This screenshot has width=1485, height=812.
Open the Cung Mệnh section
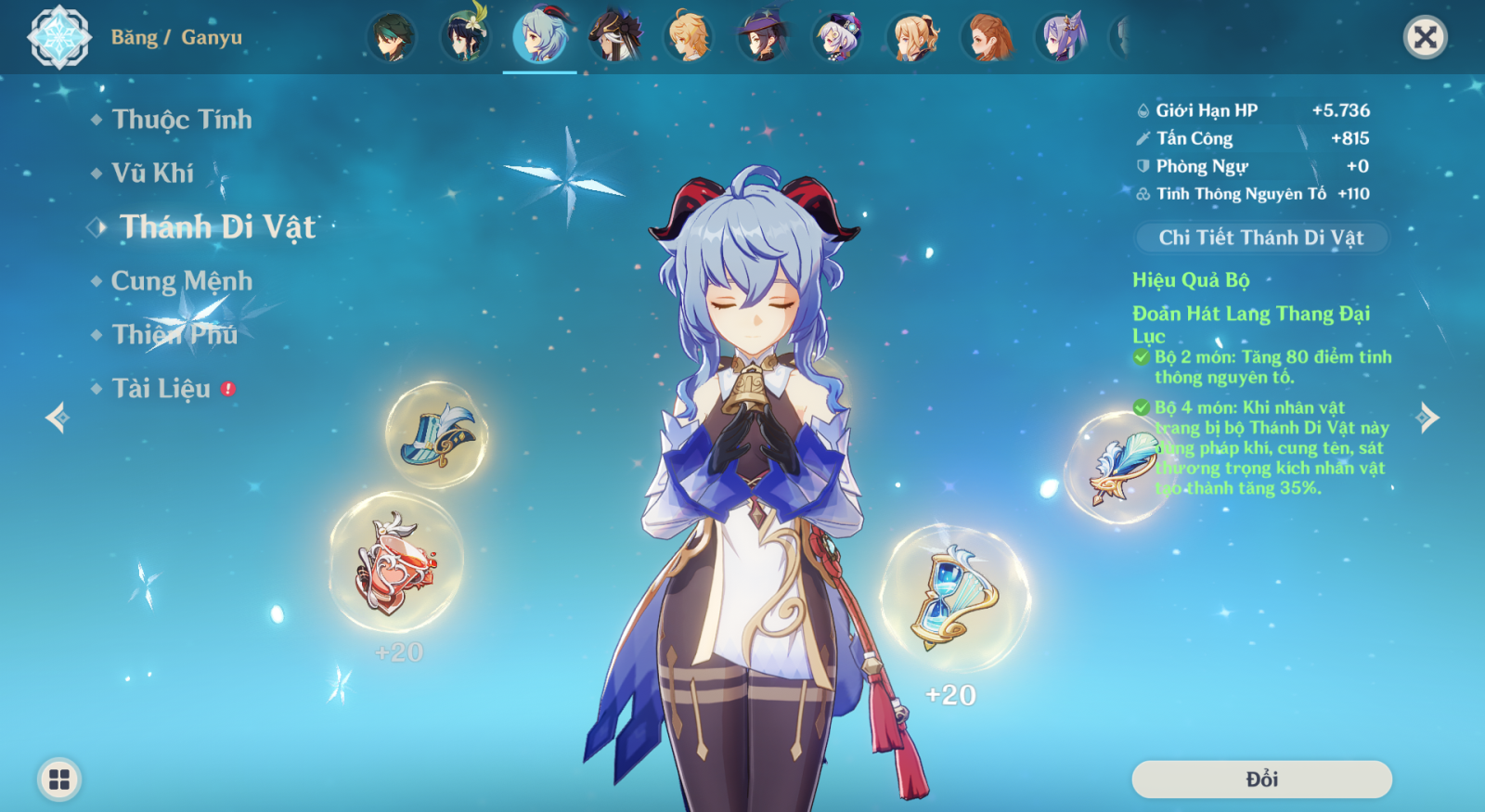pos(181,281)
